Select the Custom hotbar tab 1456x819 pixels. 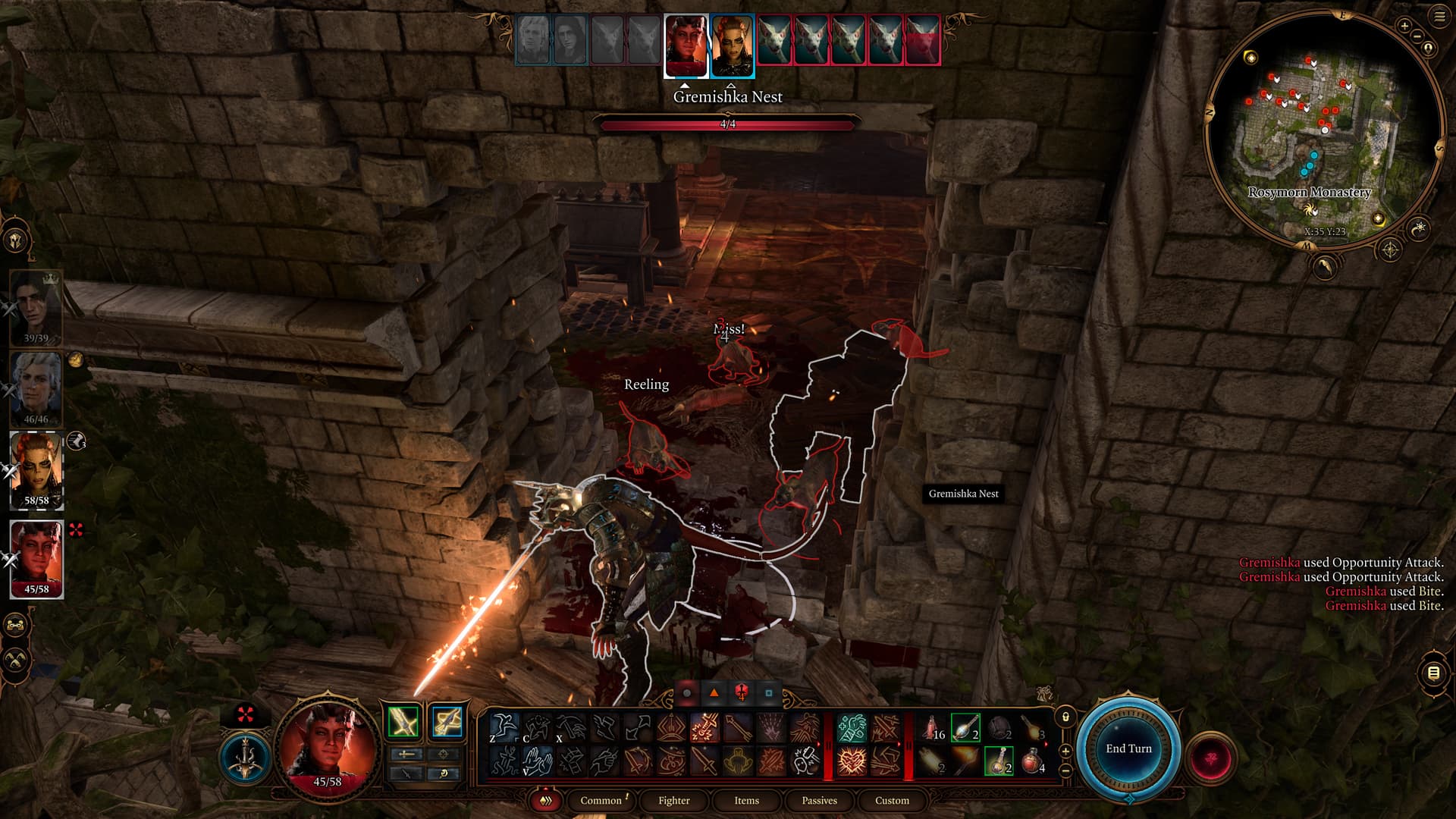pyautogui.click(x=892, y=800)
